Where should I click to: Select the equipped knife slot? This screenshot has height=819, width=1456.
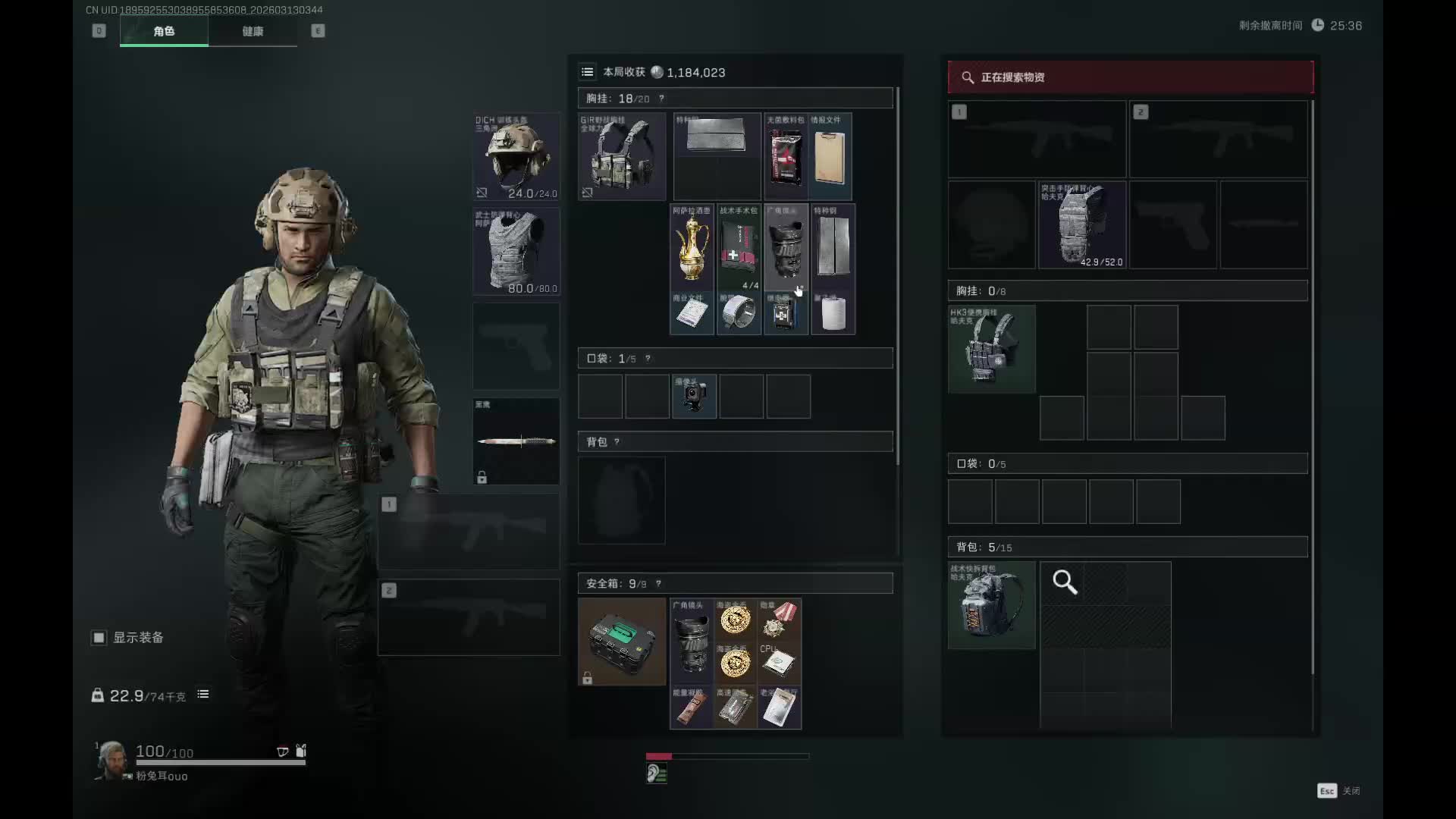[x=516, y=441]
